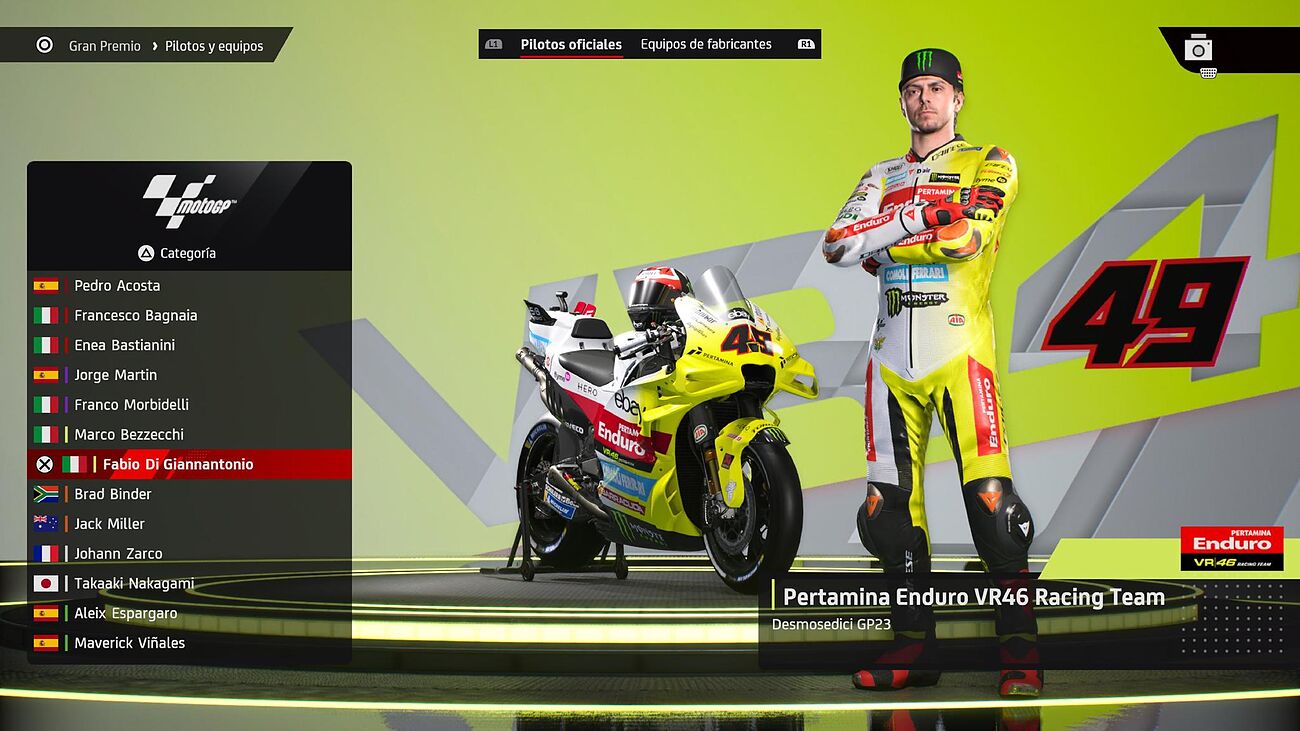Viewport: 1300px width, 731px height.
Task: Switch to Equipos de fabricantes tab
Action: click(706, 44)
